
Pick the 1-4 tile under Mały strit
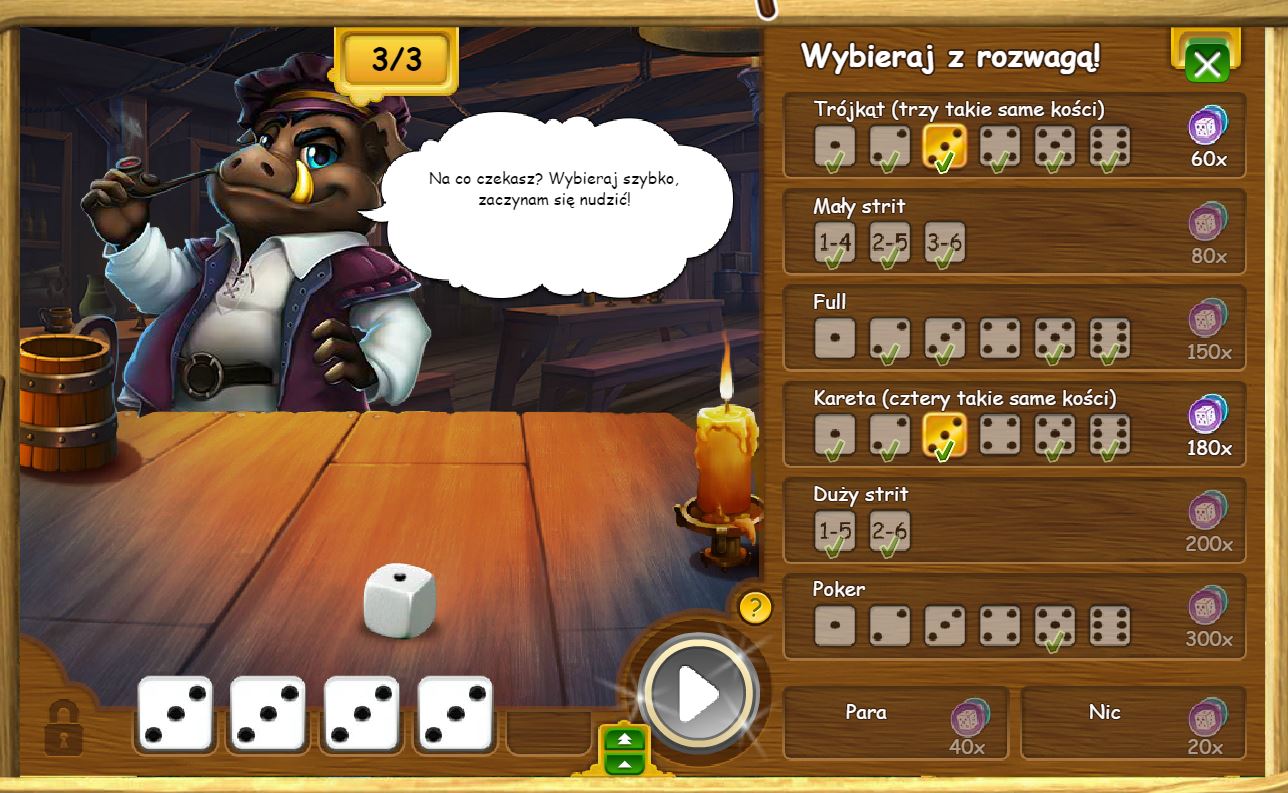[834, 243]
